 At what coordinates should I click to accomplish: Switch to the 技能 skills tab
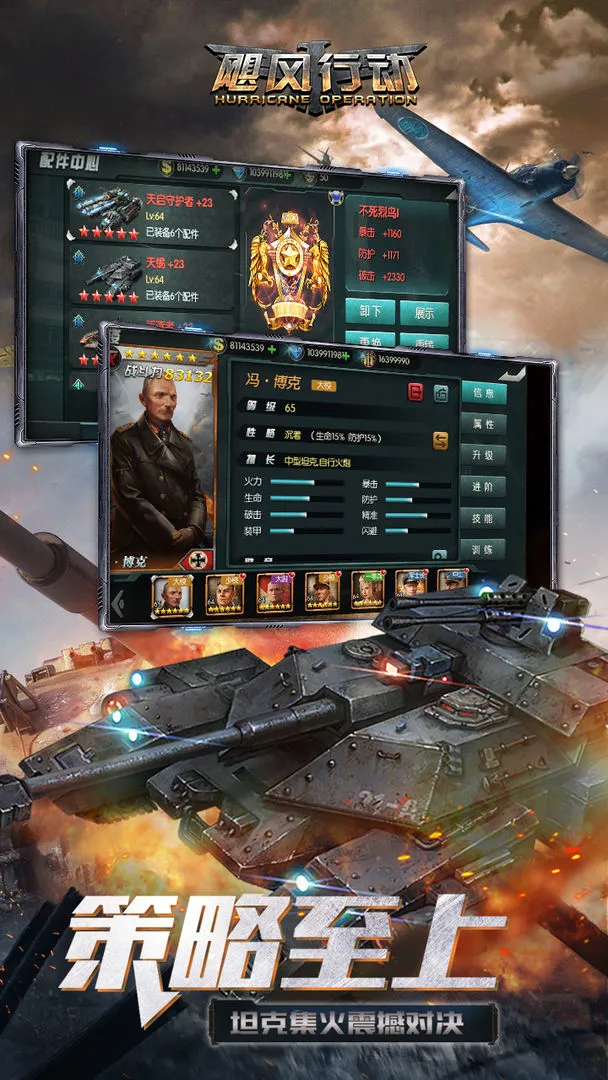click(484, 518)
